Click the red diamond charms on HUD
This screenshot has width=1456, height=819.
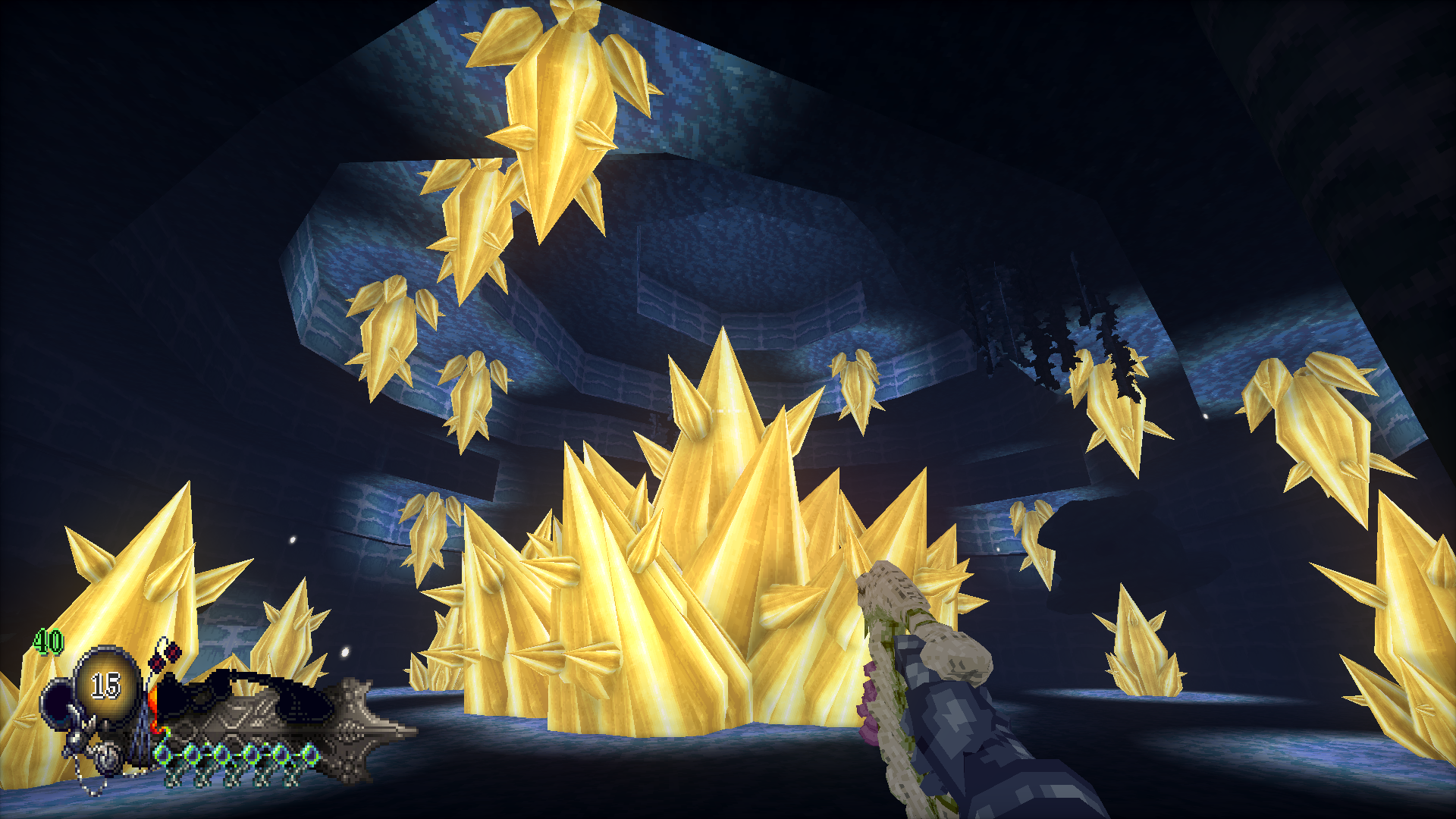tap(165, 656)
